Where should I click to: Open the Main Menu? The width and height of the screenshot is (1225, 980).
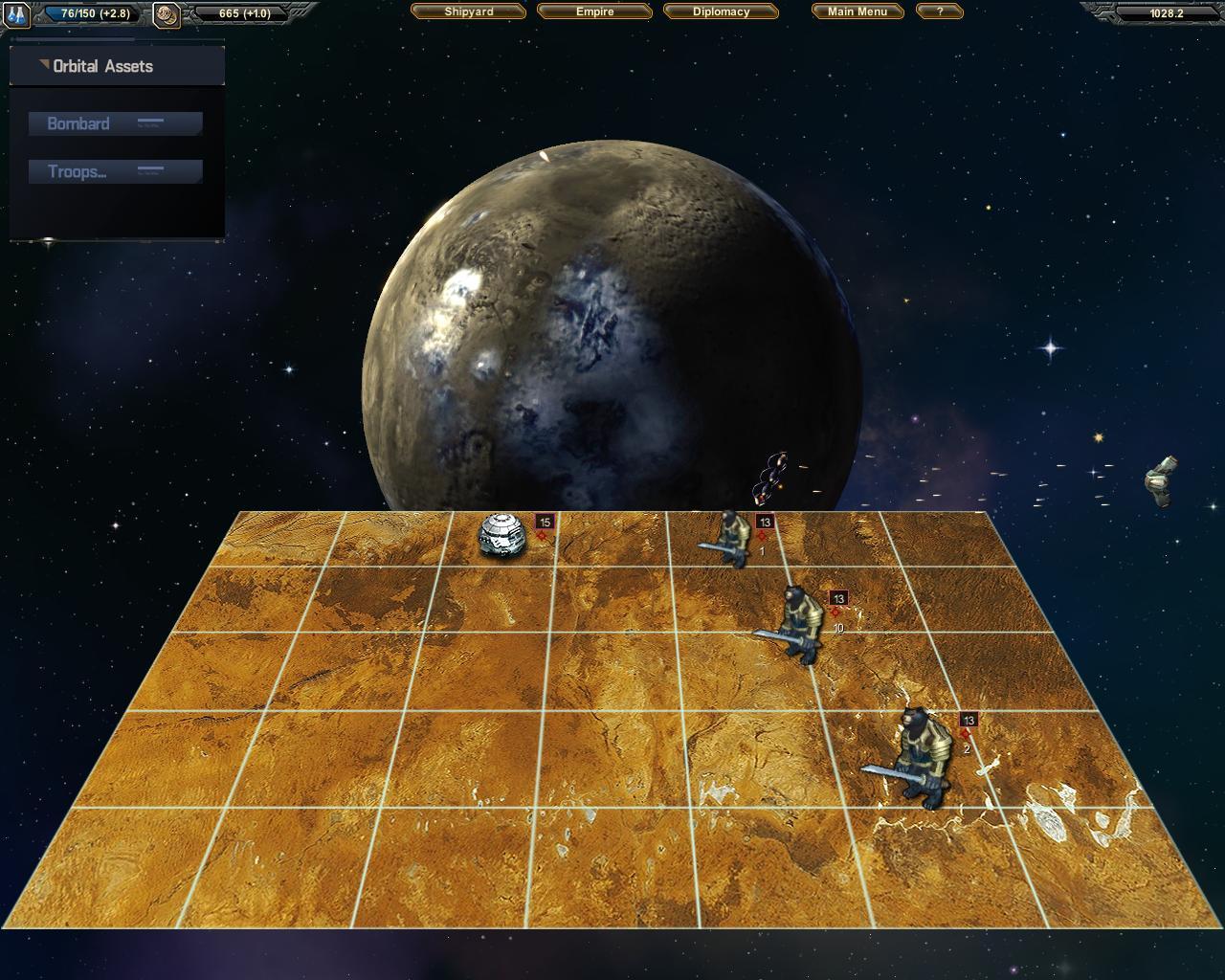click(x=857, y=11)
